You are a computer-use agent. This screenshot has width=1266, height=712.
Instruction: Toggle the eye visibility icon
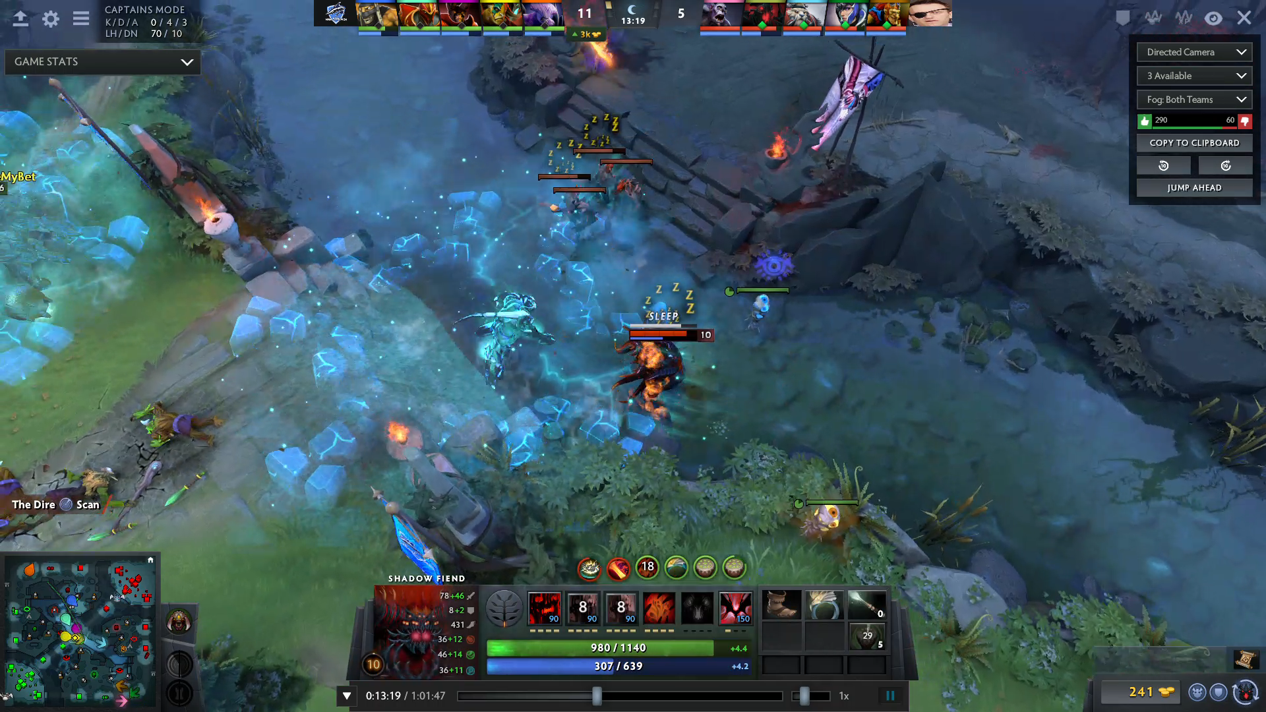(1213, 18)
